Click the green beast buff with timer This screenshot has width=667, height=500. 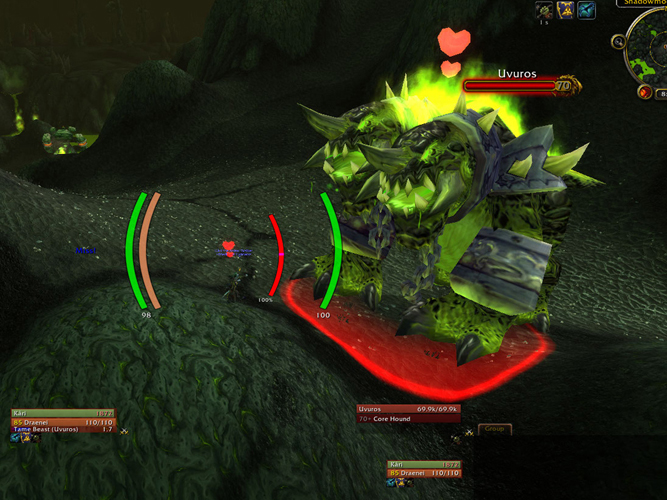coord(546,10)
